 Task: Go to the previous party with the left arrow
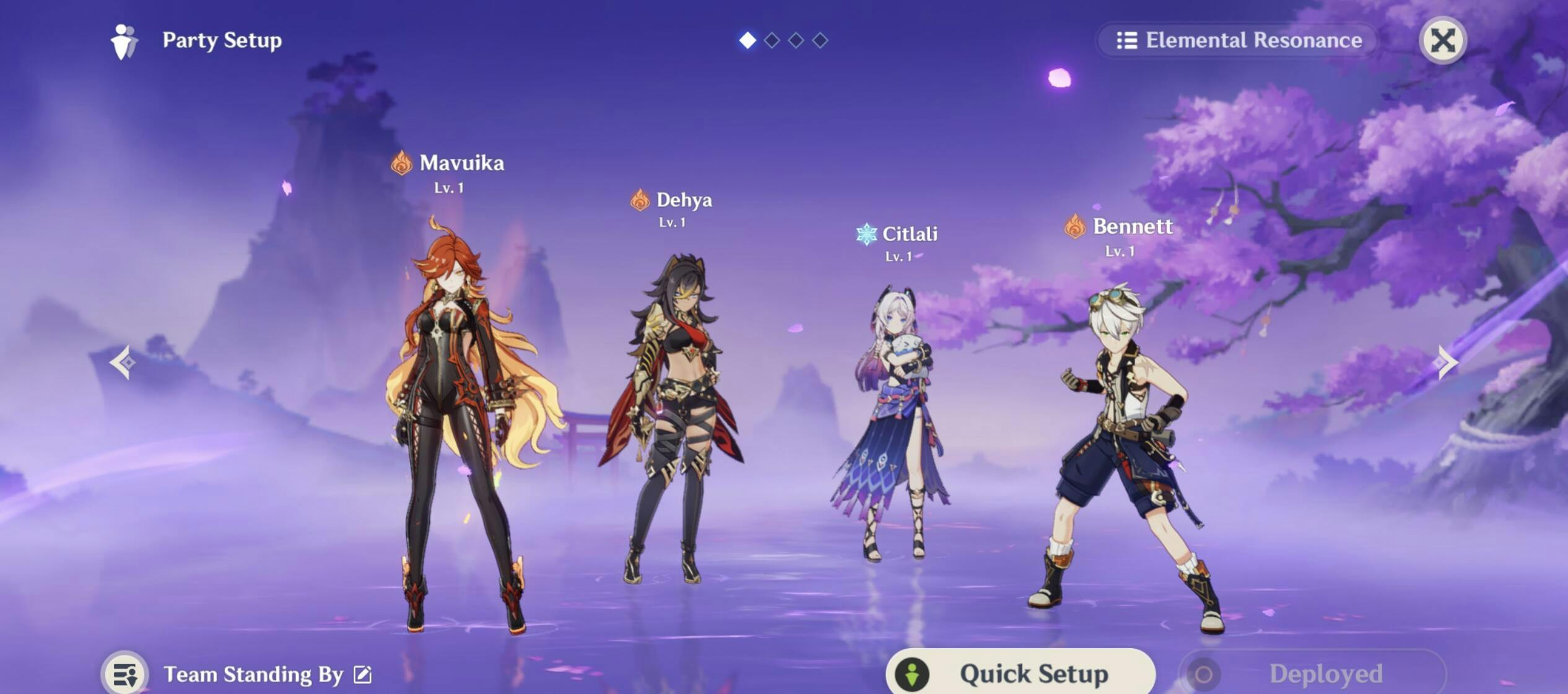pos(123,362)
